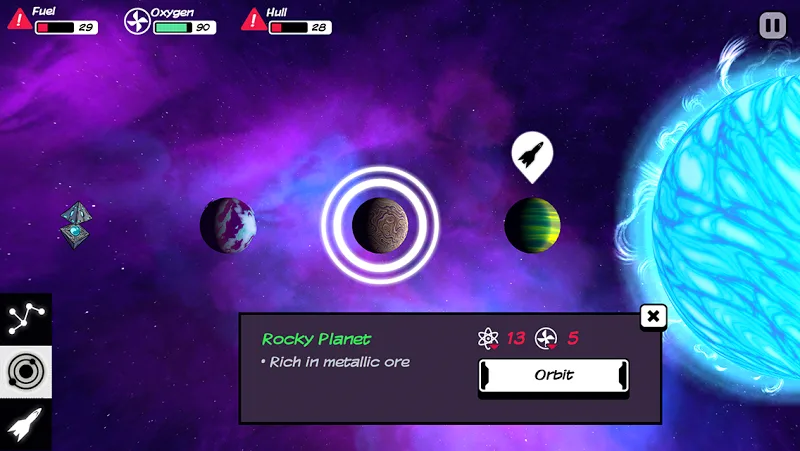Screen dimensions: 800x451
Task: Select the green striped gas planet
Action: coord(532,225)
